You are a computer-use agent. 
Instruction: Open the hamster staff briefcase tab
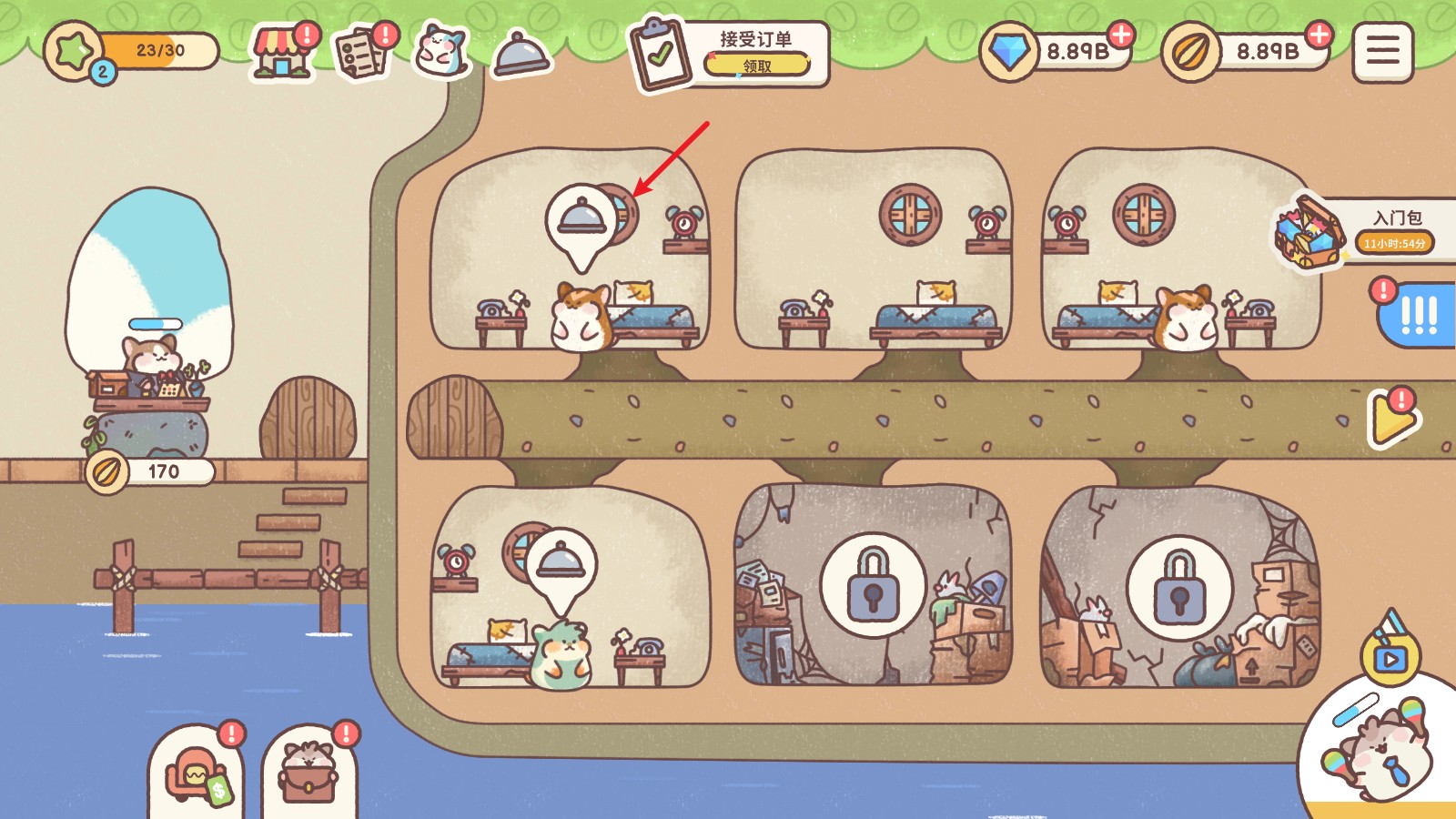coord(308,773)
